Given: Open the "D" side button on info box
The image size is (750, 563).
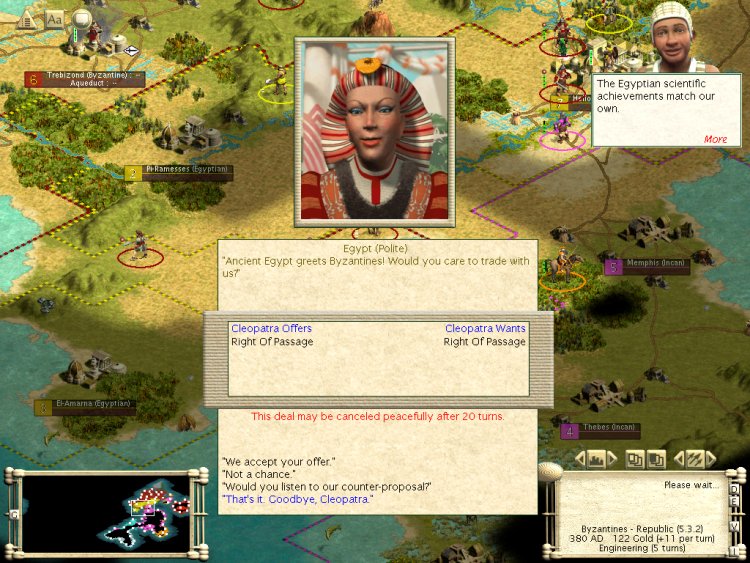Looking at the screenshot, I should [734, 489].
